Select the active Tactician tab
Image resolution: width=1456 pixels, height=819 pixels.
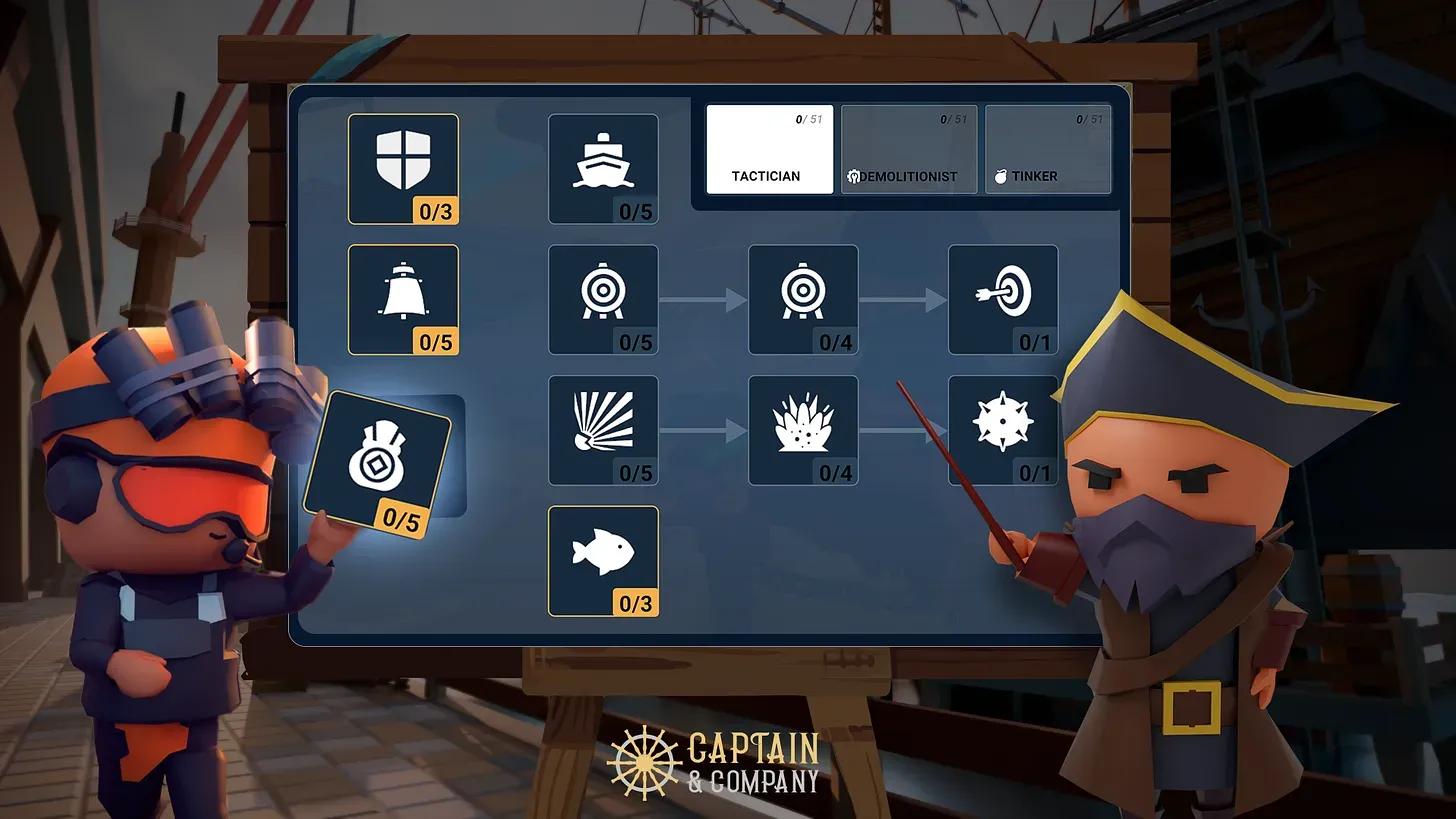[x=769, y=148]
